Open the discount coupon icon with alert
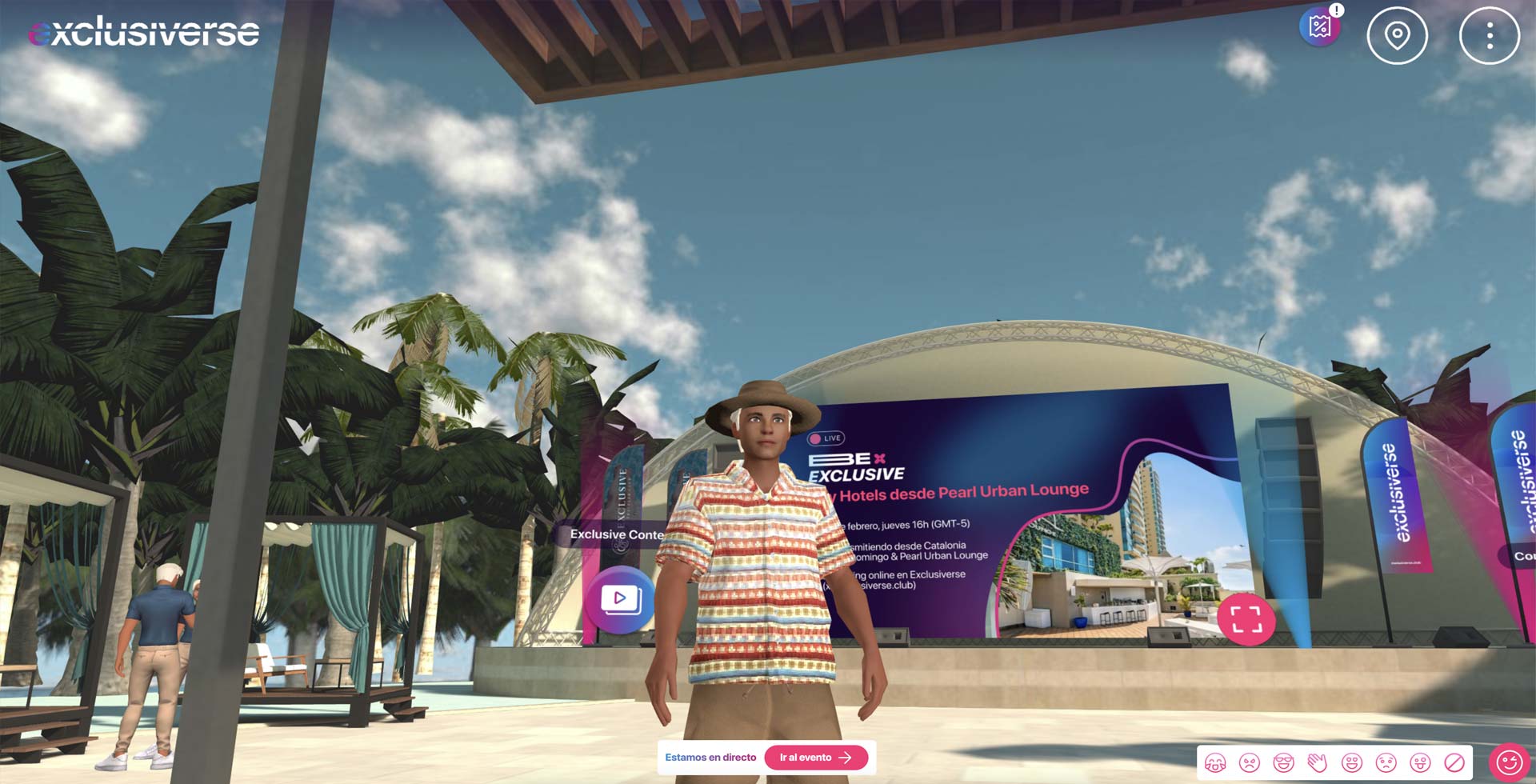The image size is (1536, 784). (x=1320, y=27)
